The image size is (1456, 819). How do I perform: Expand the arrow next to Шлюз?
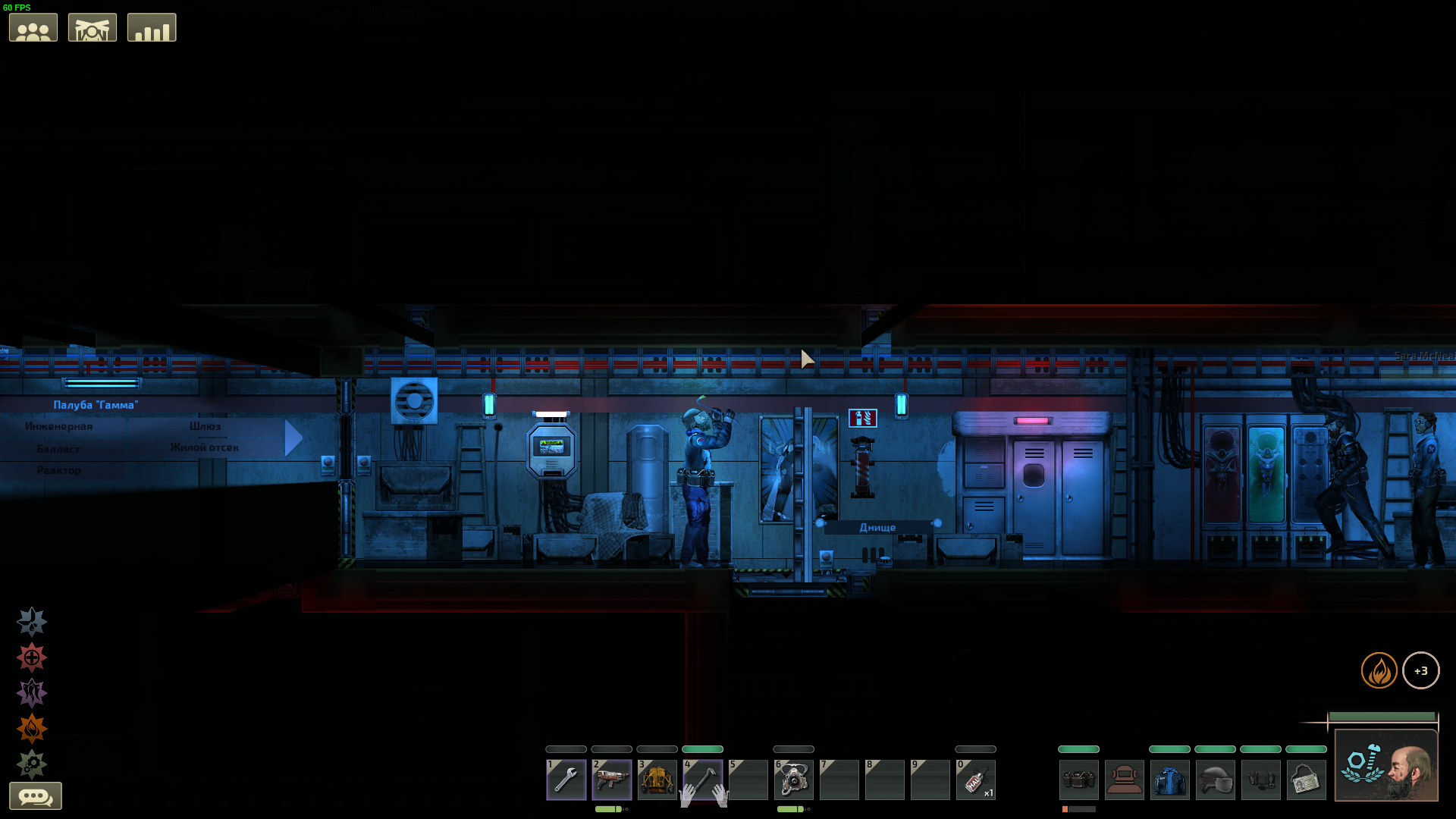292,438
